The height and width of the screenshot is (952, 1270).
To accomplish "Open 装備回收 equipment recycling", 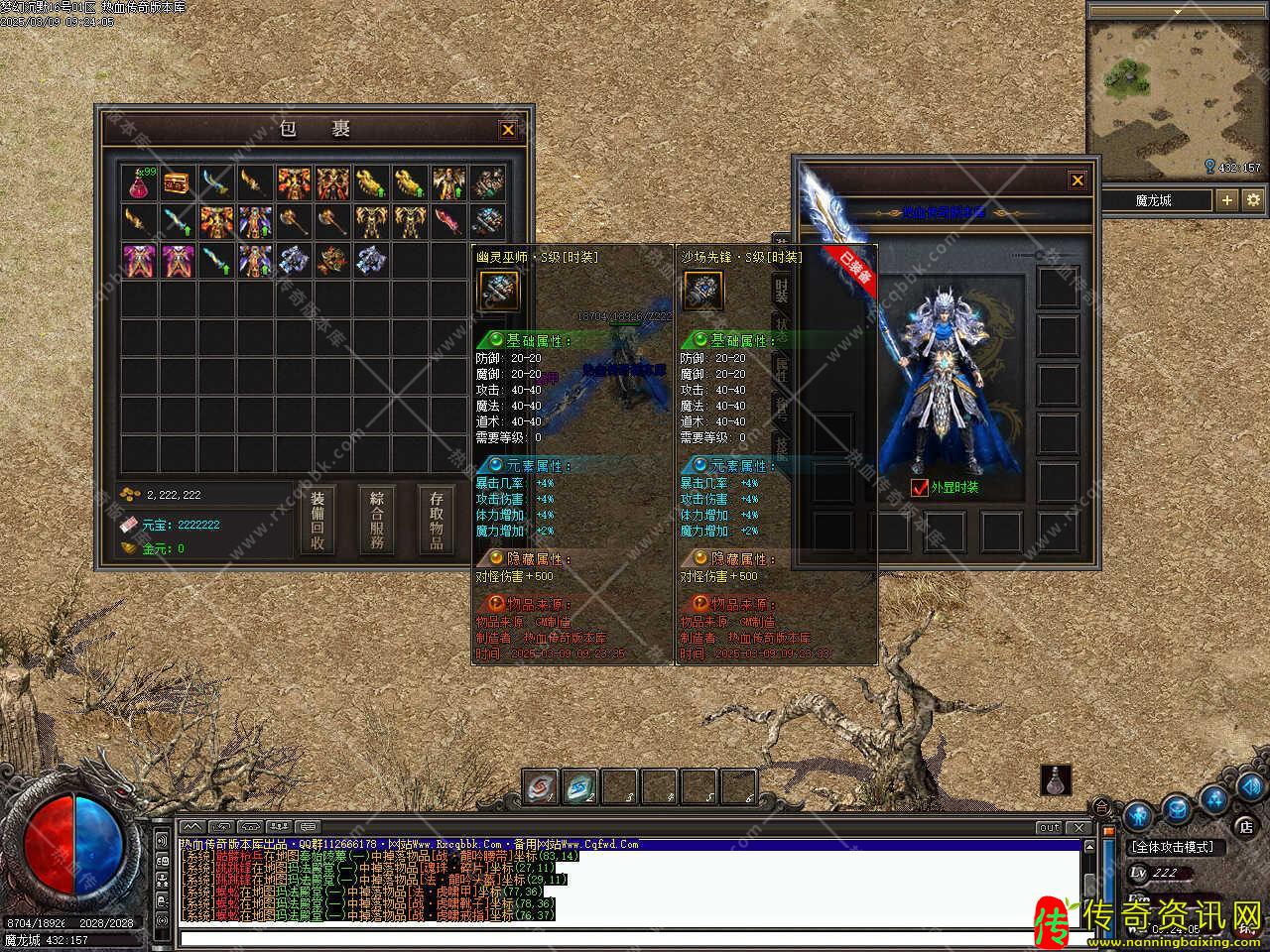I will point(317,521).
